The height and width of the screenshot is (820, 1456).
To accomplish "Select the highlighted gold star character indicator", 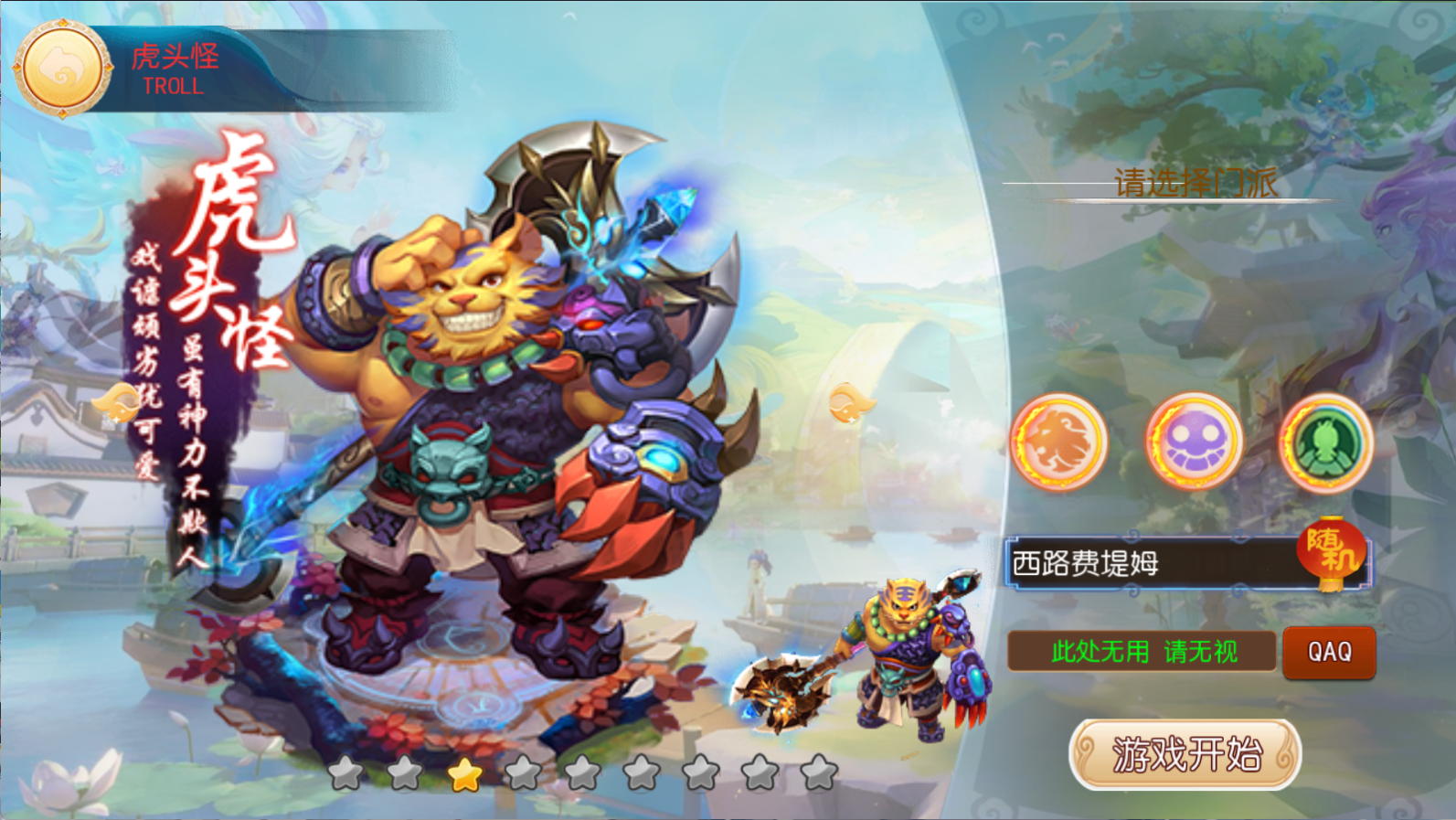I will [x=464, y=774].
